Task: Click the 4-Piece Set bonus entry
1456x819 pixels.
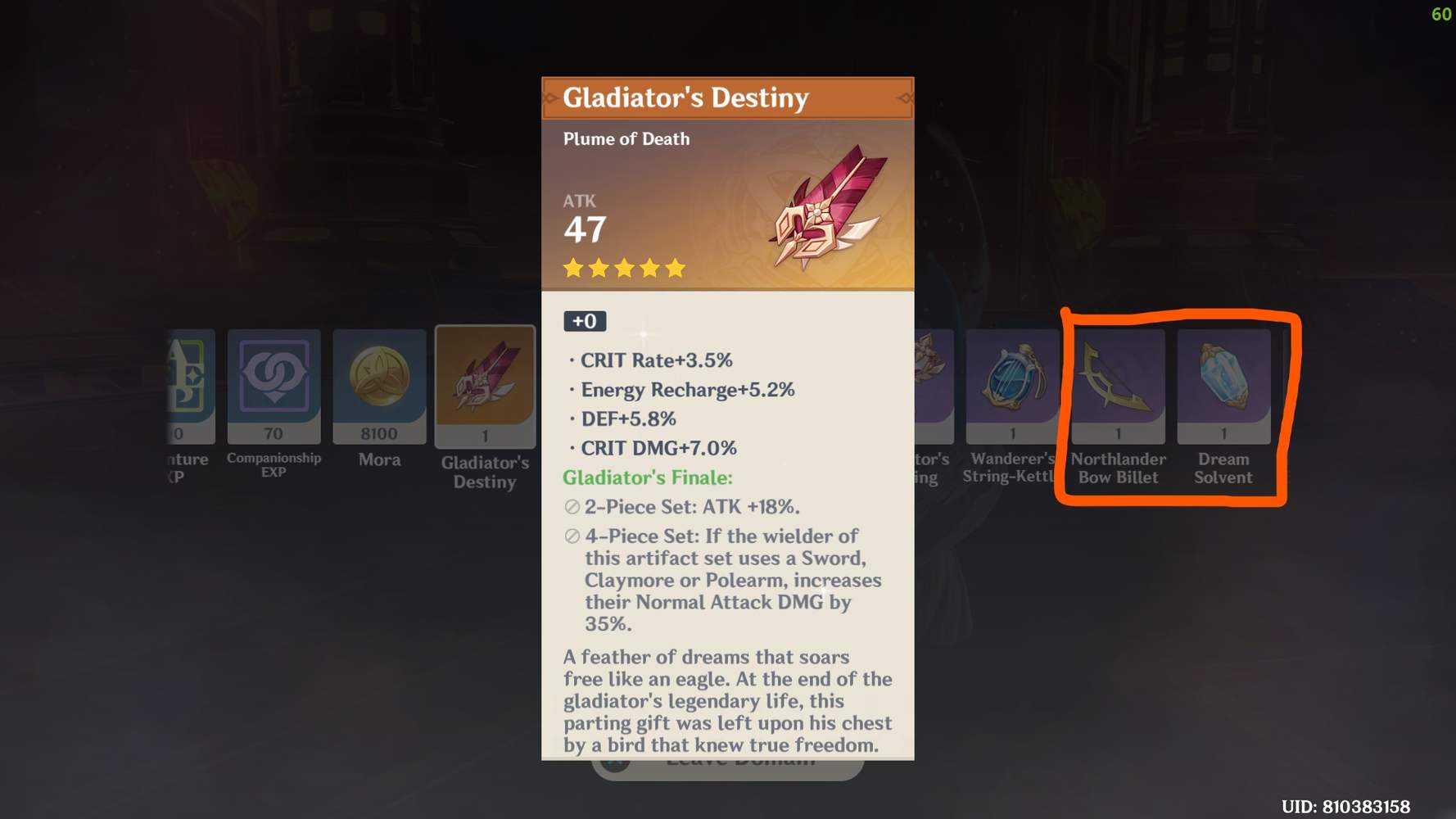Action: tap(721, 580)
